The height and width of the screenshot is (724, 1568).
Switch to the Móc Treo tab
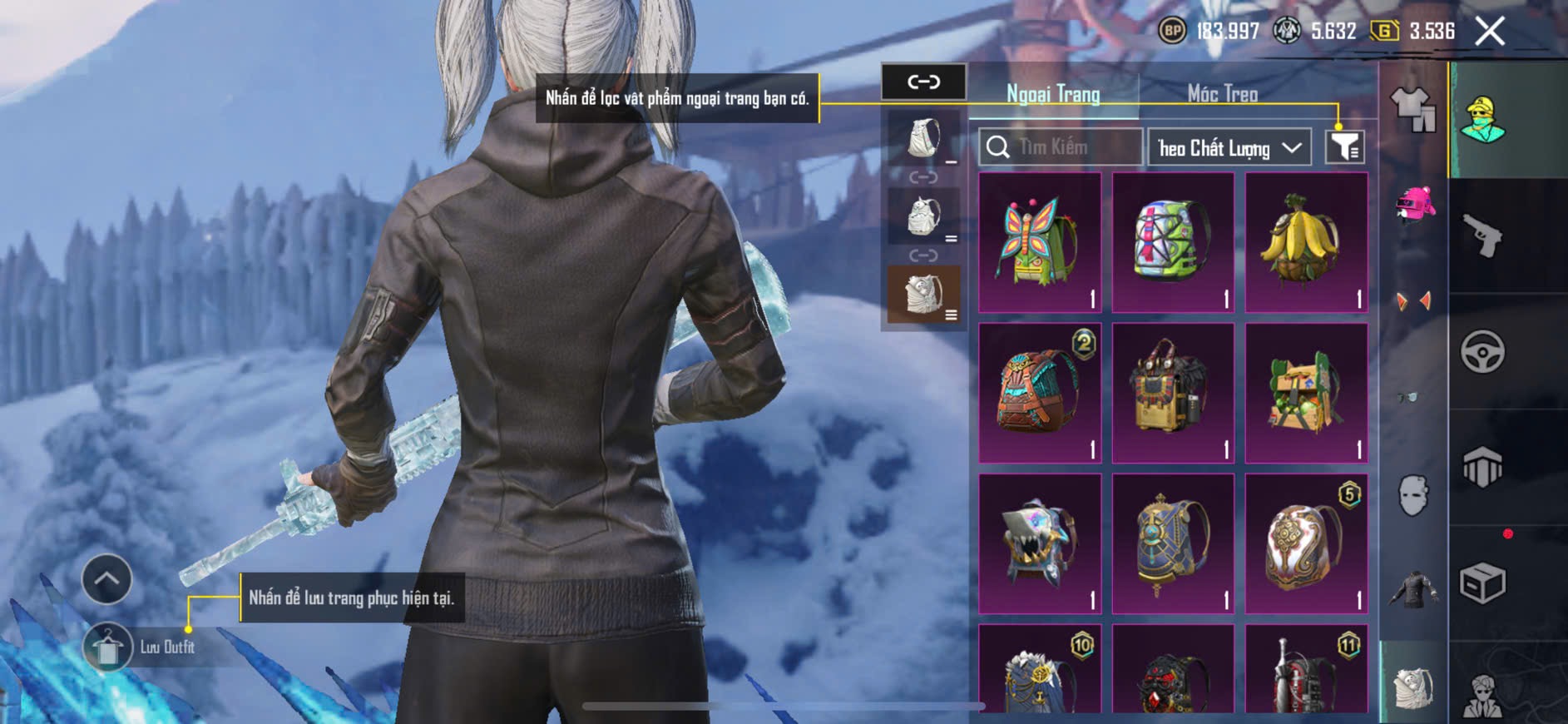[x=1221, y=94]
